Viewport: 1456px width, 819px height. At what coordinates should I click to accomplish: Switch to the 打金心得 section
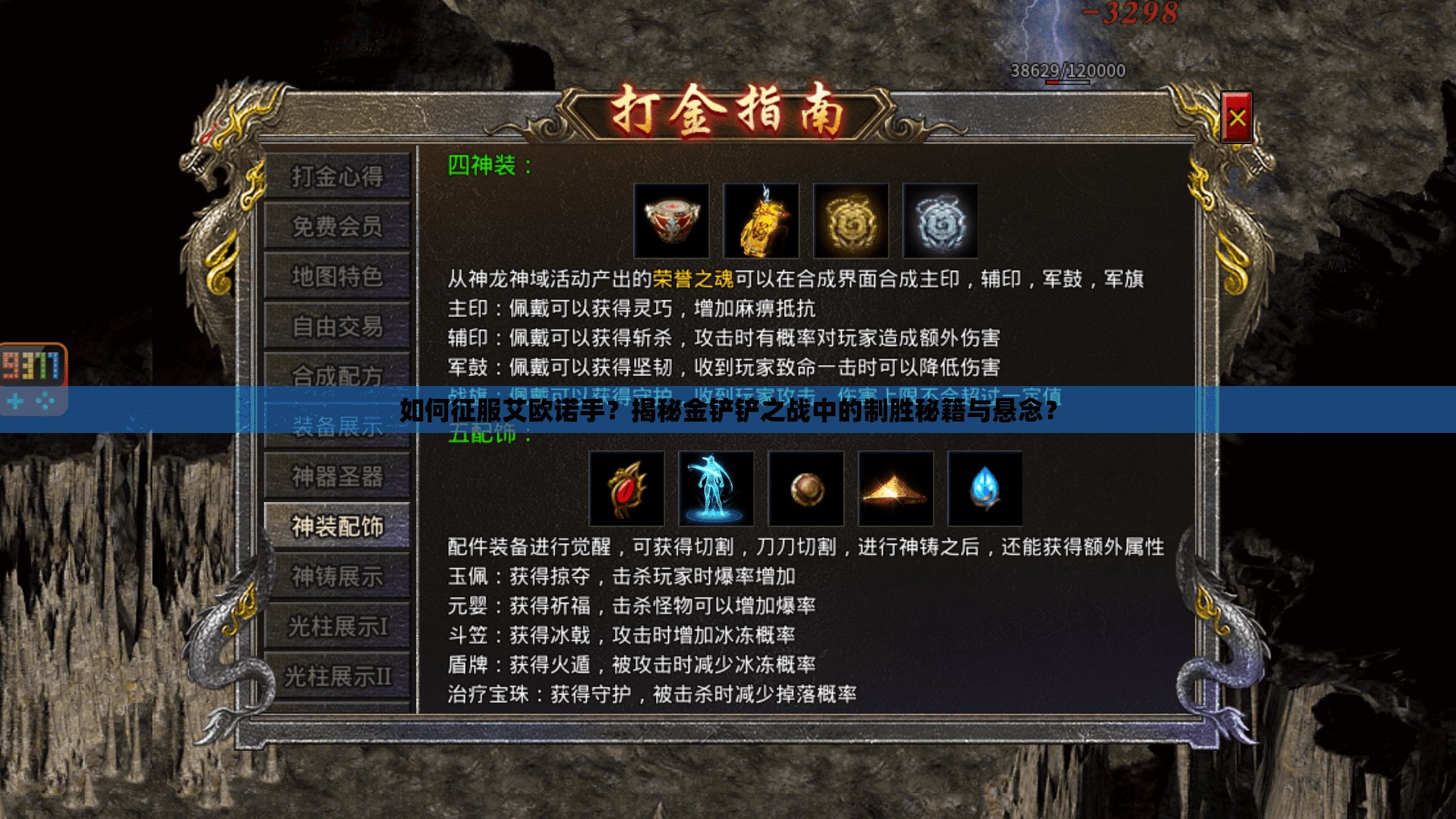click(x=338, y=176)
